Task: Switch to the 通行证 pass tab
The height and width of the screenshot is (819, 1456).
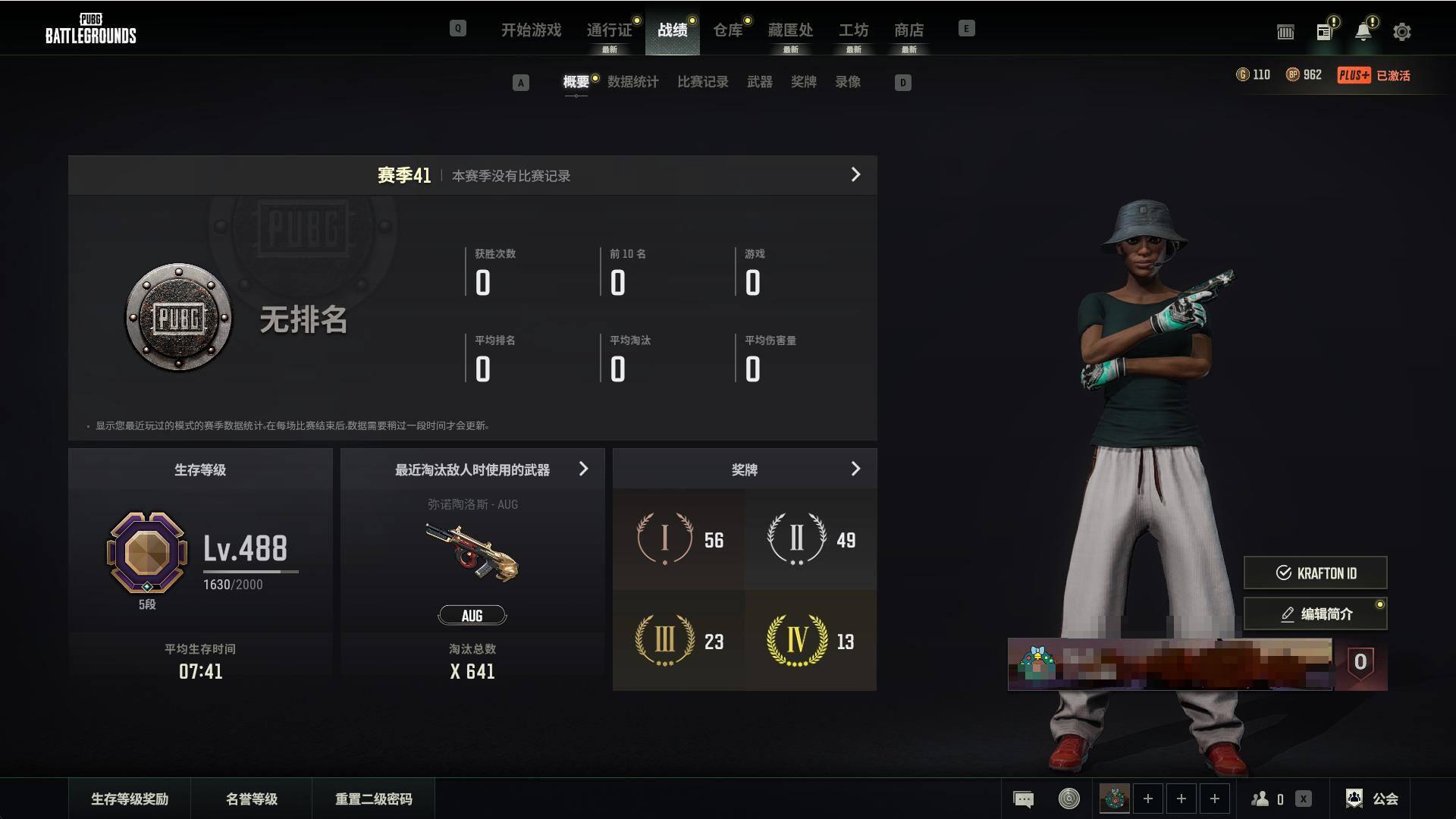Action: point(609,30)
